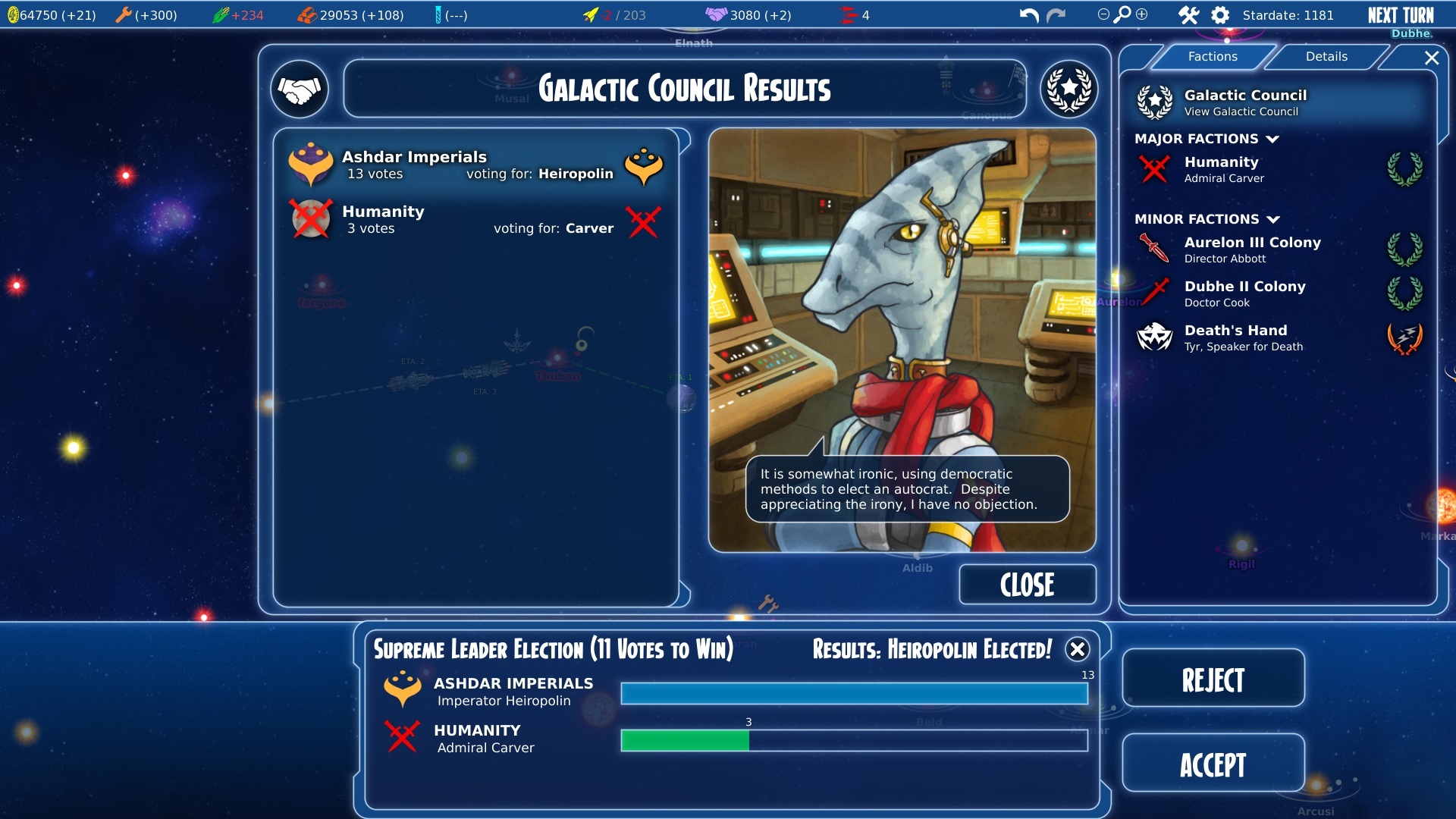The width and height of the screenshot is (1456, 819).
Task: Accept the election result
Action: point(1213,764)
